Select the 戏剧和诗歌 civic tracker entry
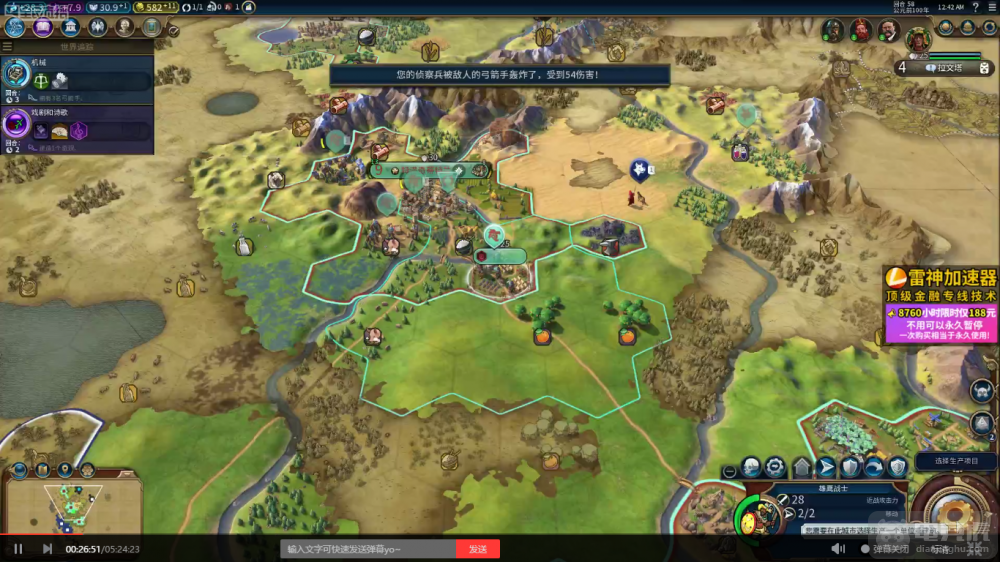 click(77, 130)
